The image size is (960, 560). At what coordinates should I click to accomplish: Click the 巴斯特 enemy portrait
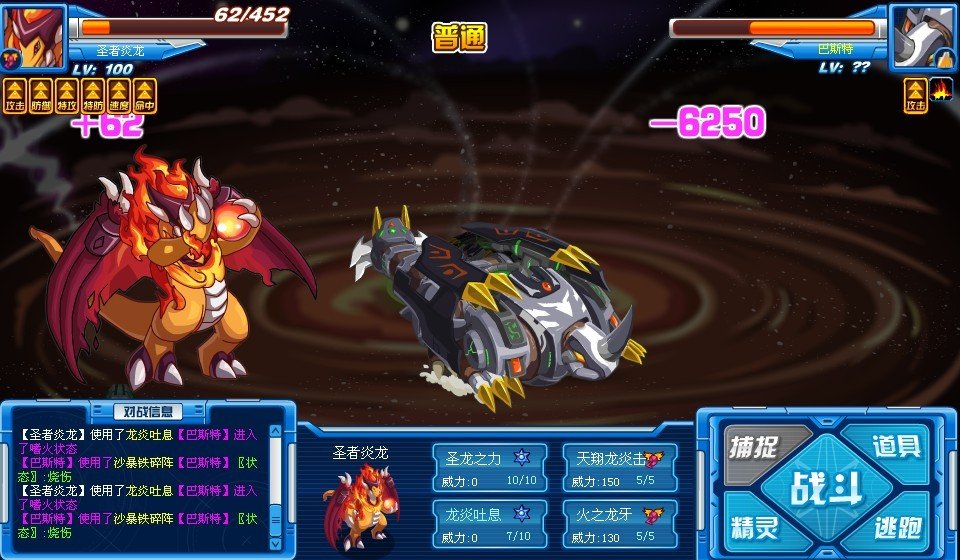click(922, 36)
